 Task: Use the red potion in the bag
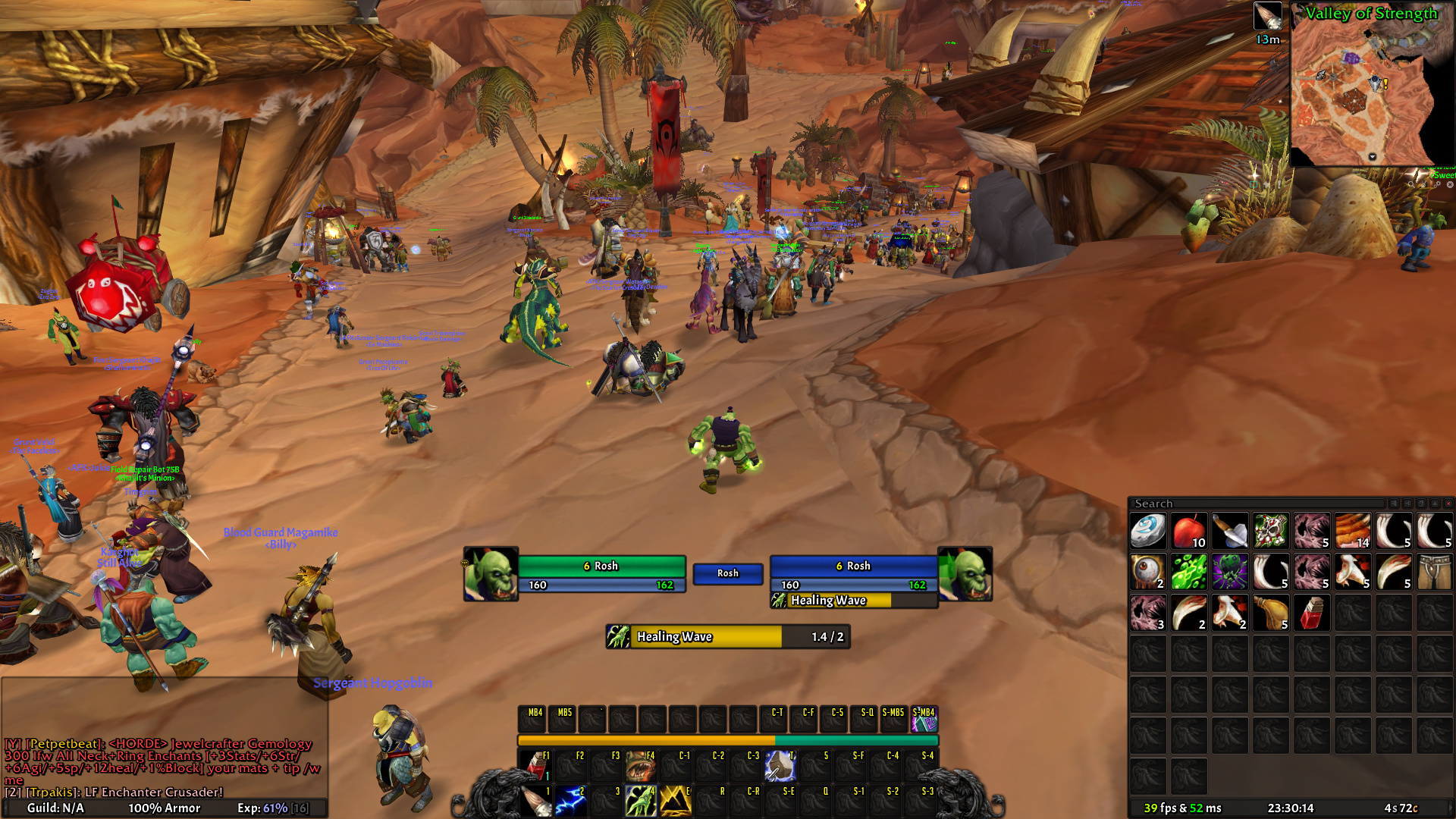coord(1312,613)
